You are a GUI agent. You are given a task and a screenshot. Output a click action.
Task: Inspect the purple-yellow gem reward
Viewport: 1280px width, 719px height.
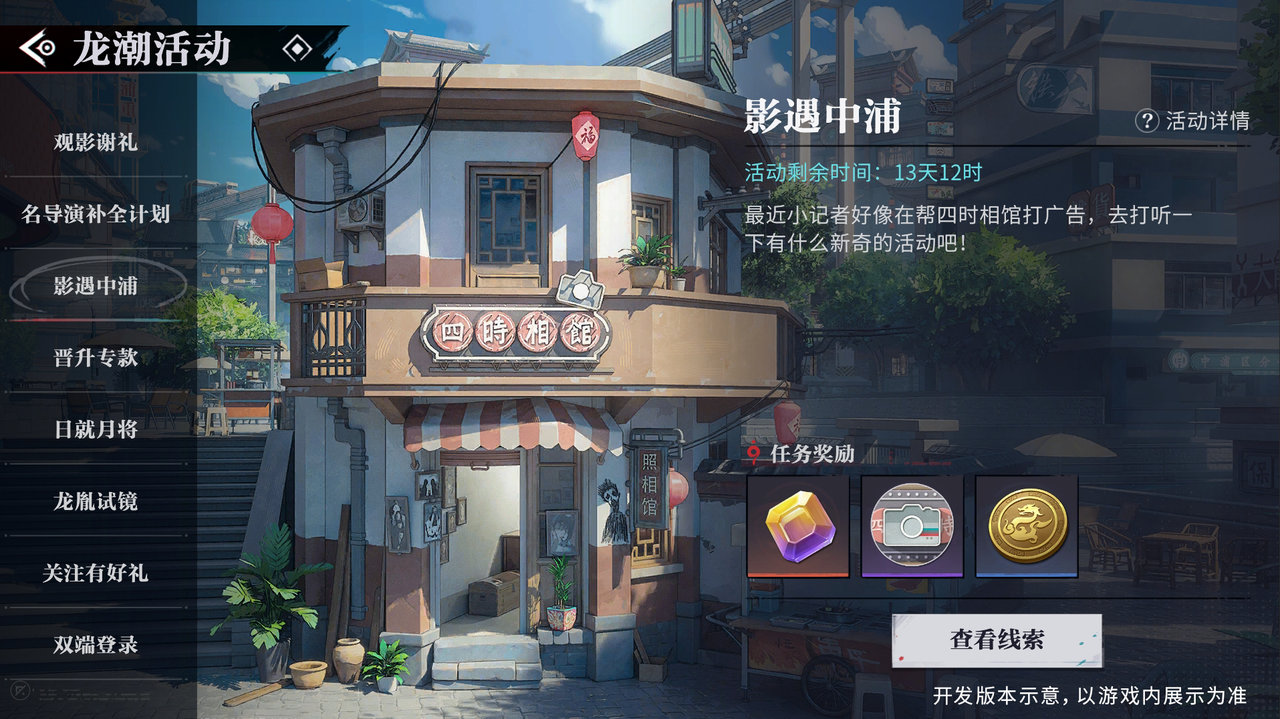pos(798,526)
